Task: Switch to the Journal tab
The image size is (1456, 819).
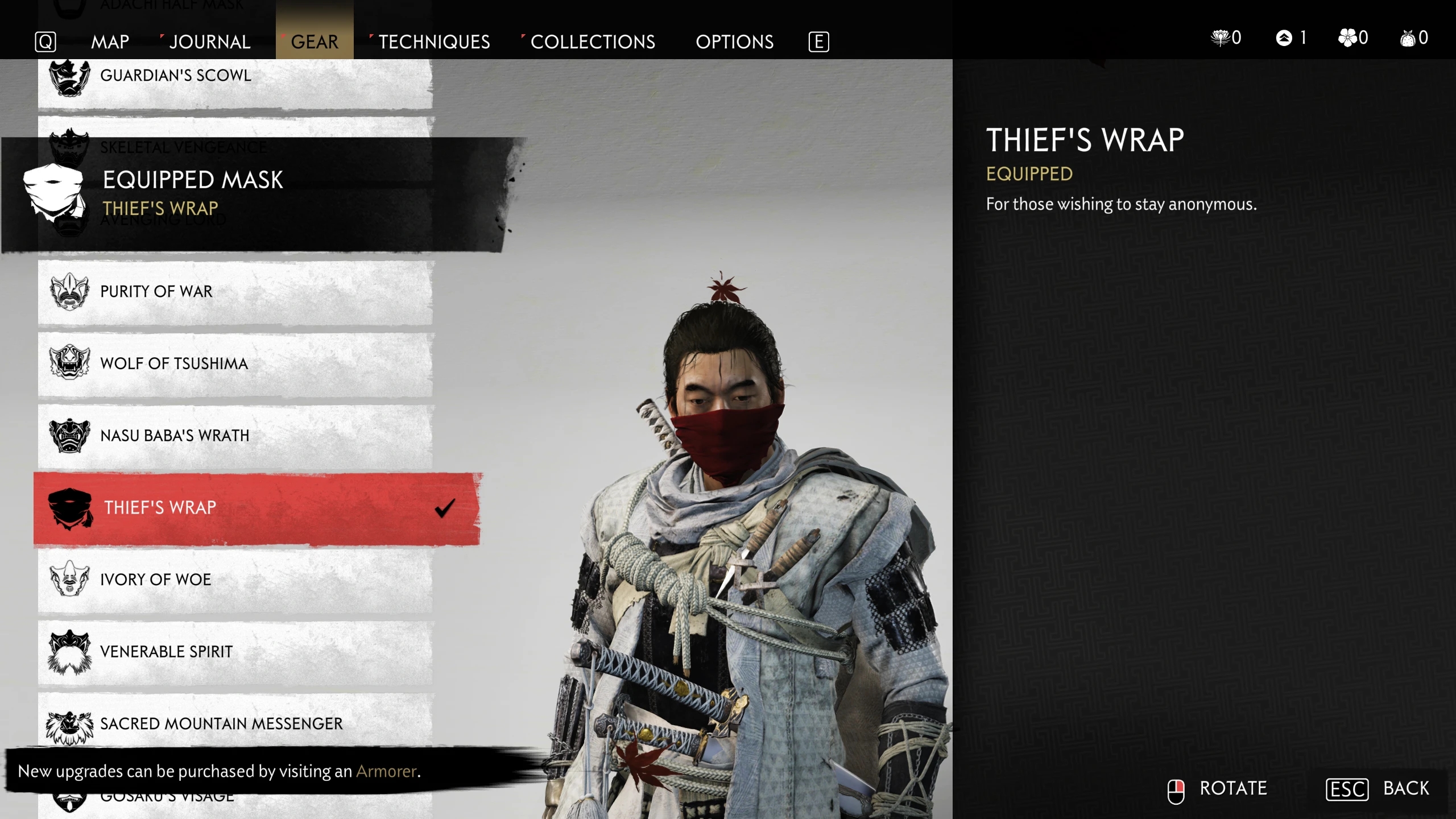Action: (209, 42)
